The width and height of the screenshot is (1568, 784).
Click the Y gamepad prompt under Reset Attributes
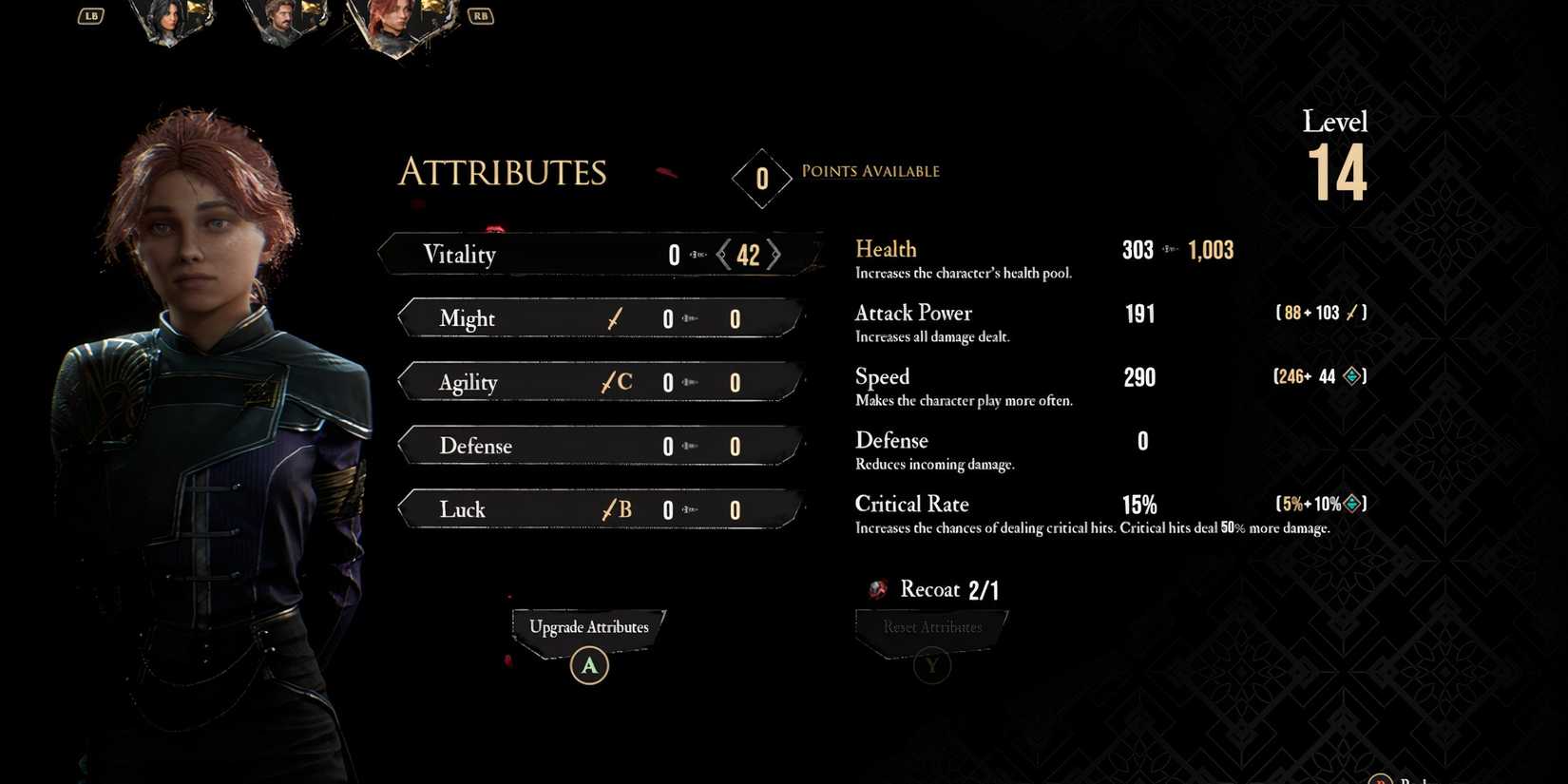[x=931, y=665]
